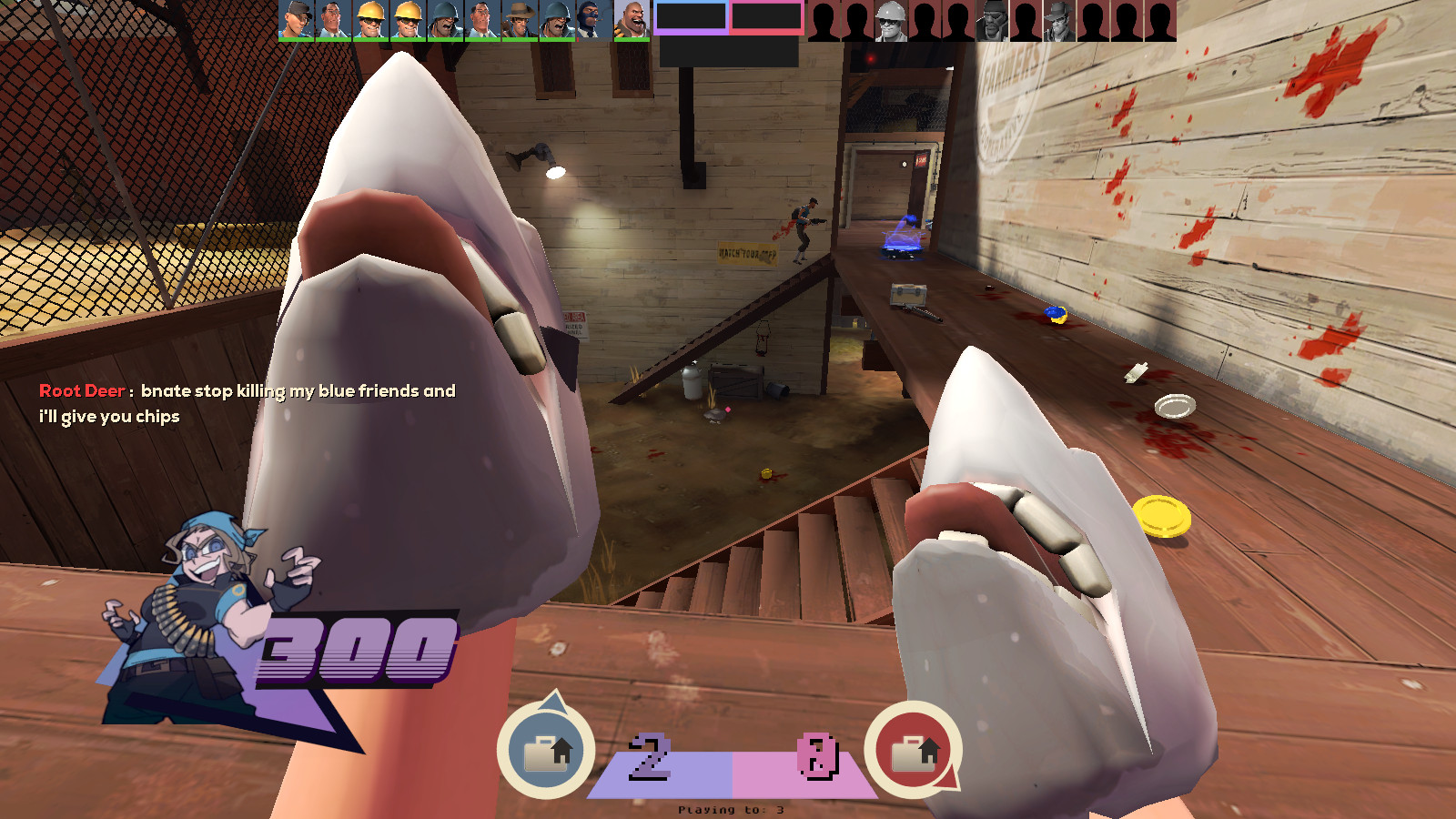Click the Scout portrait in the BLU team row
Image resolution: width=1456 pixels, height=819 pixels.
coord(296,20)
